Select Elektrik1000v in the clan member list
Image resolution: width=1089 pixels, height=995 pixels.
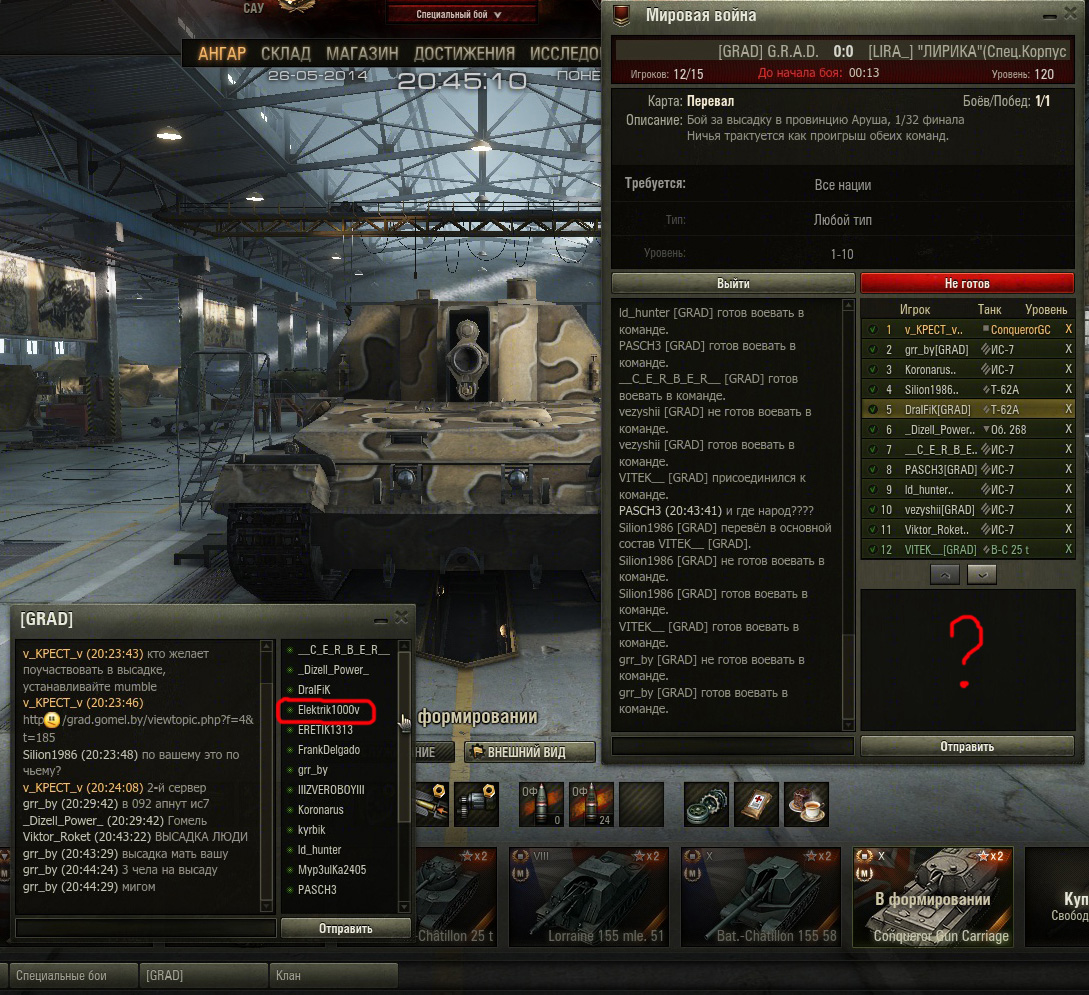click(329, 710)
